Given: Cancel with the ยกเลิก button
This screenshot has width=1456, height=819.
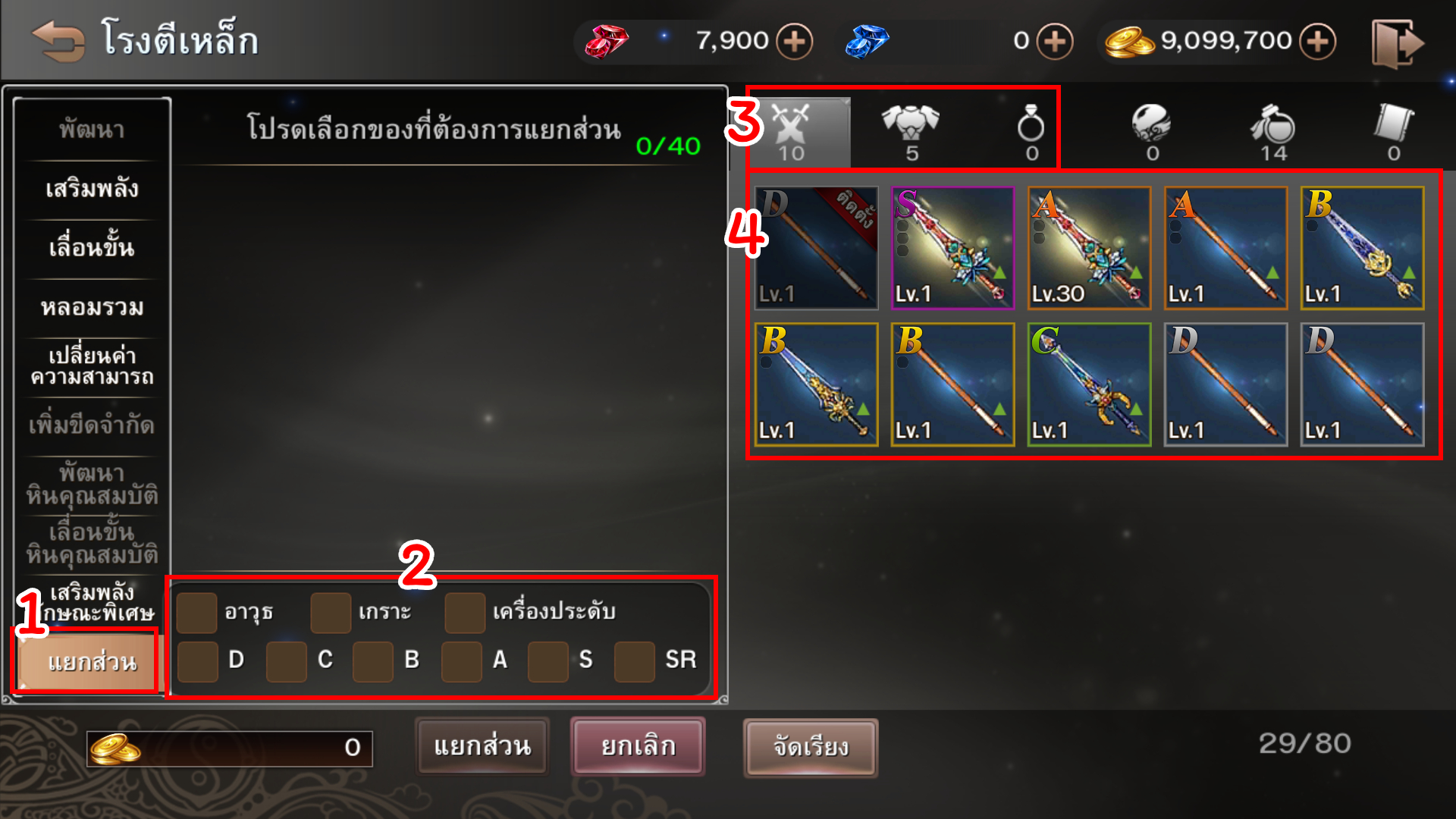Looking at the screenshot, I should coord(638,747).
